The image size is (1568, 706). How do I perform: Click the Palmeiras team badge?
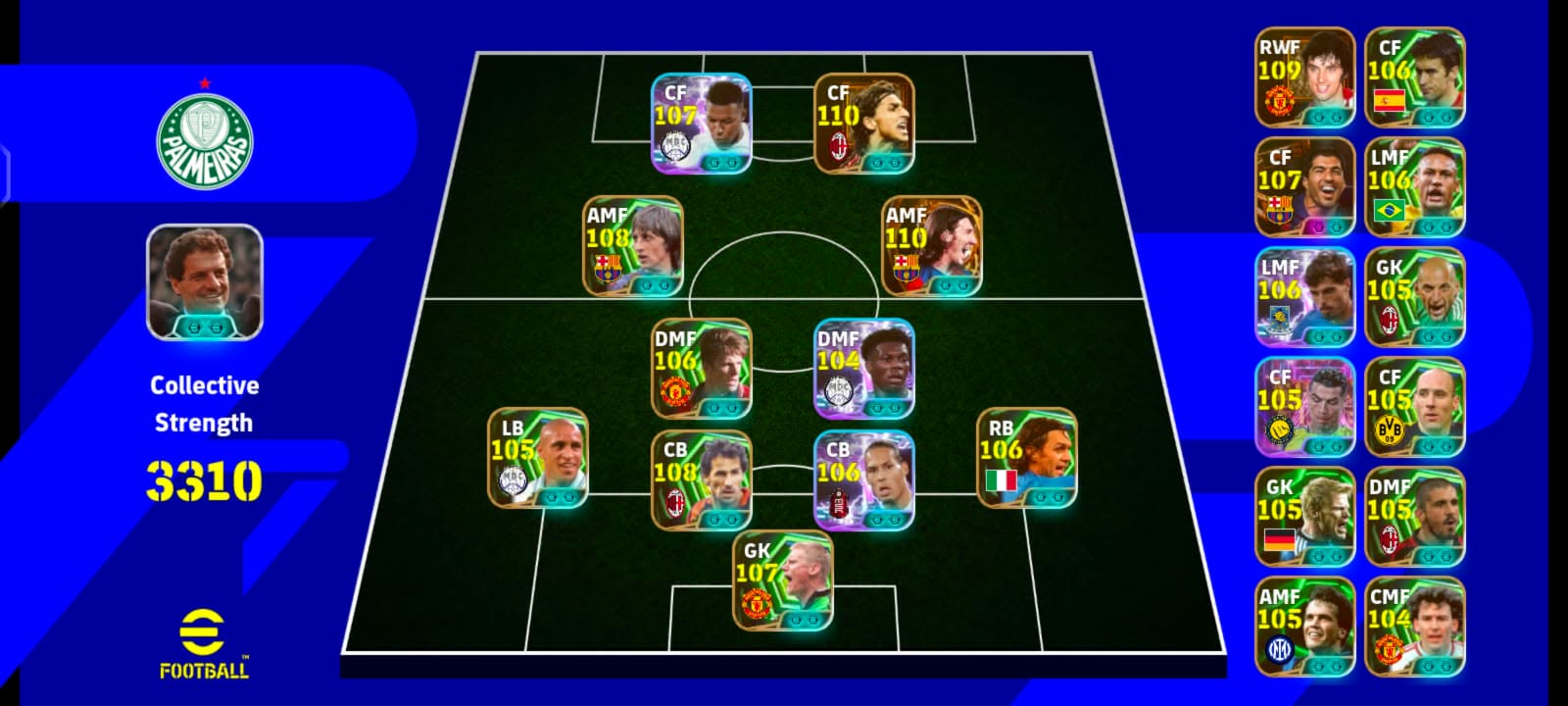pos(205,143)
